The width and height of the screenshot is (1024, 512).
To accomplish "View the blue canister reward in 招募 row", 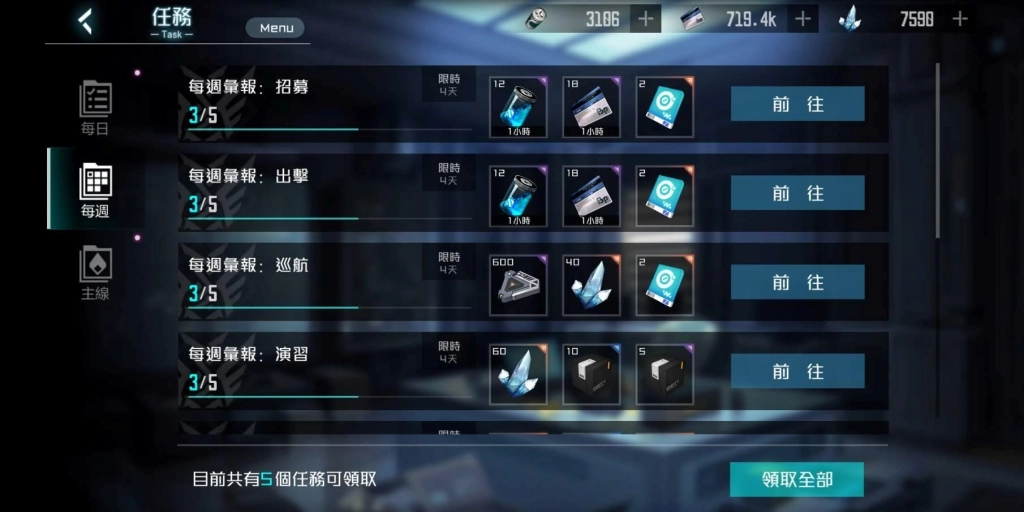I will point(518,107).
